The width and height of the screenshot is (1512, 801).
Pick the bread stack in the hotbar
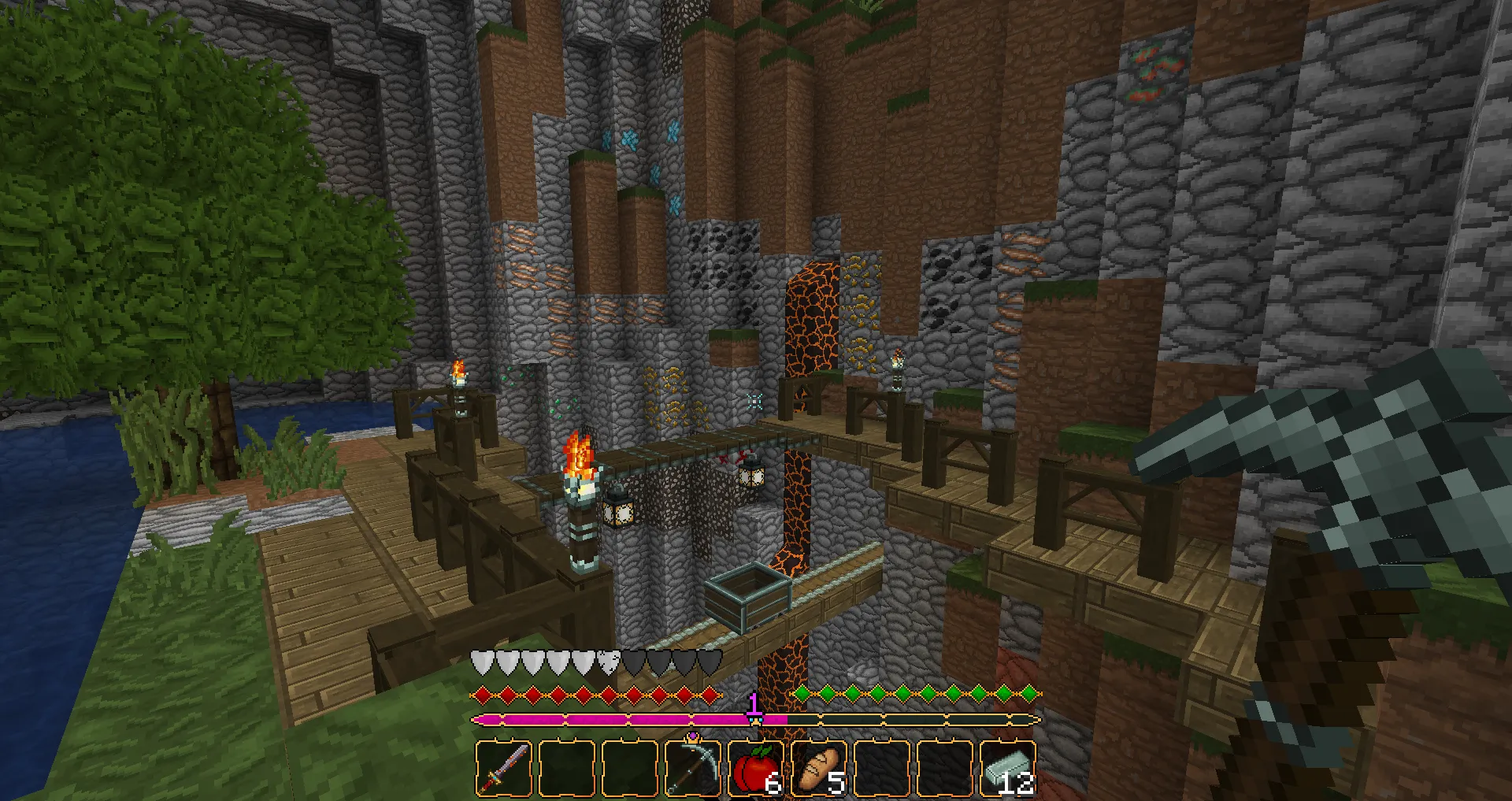[x=818, y=768]
